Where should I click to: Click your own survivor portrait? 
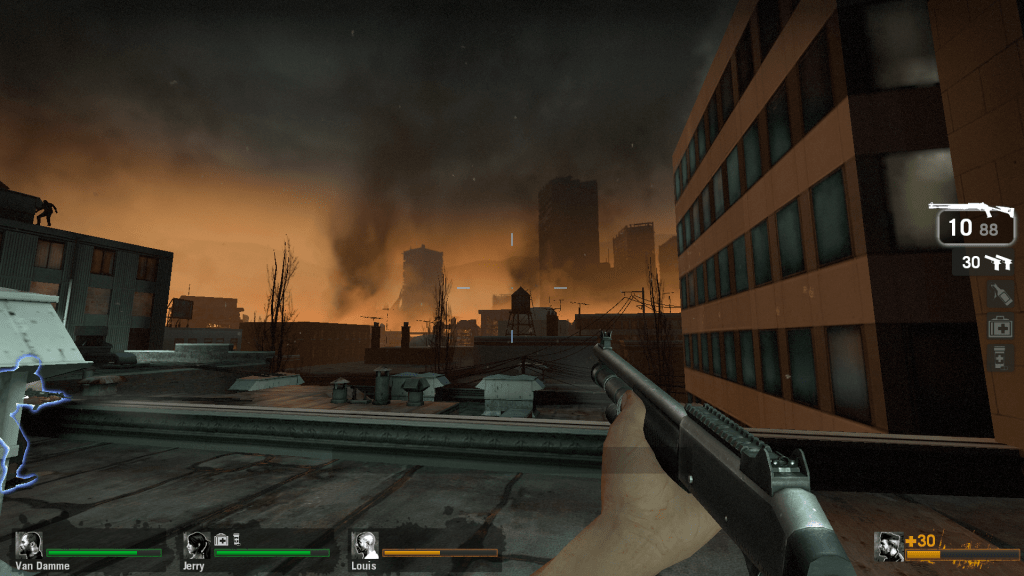tap(888, 546)
